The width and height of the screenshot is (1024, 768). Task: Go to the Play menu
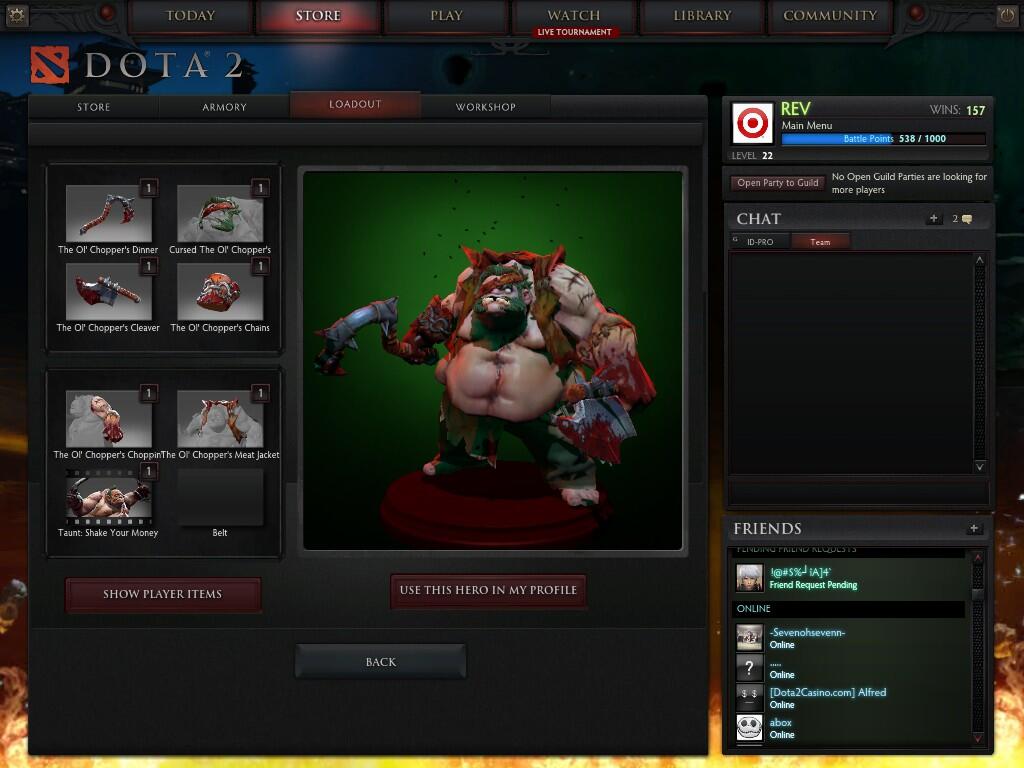tap(446, 16)
